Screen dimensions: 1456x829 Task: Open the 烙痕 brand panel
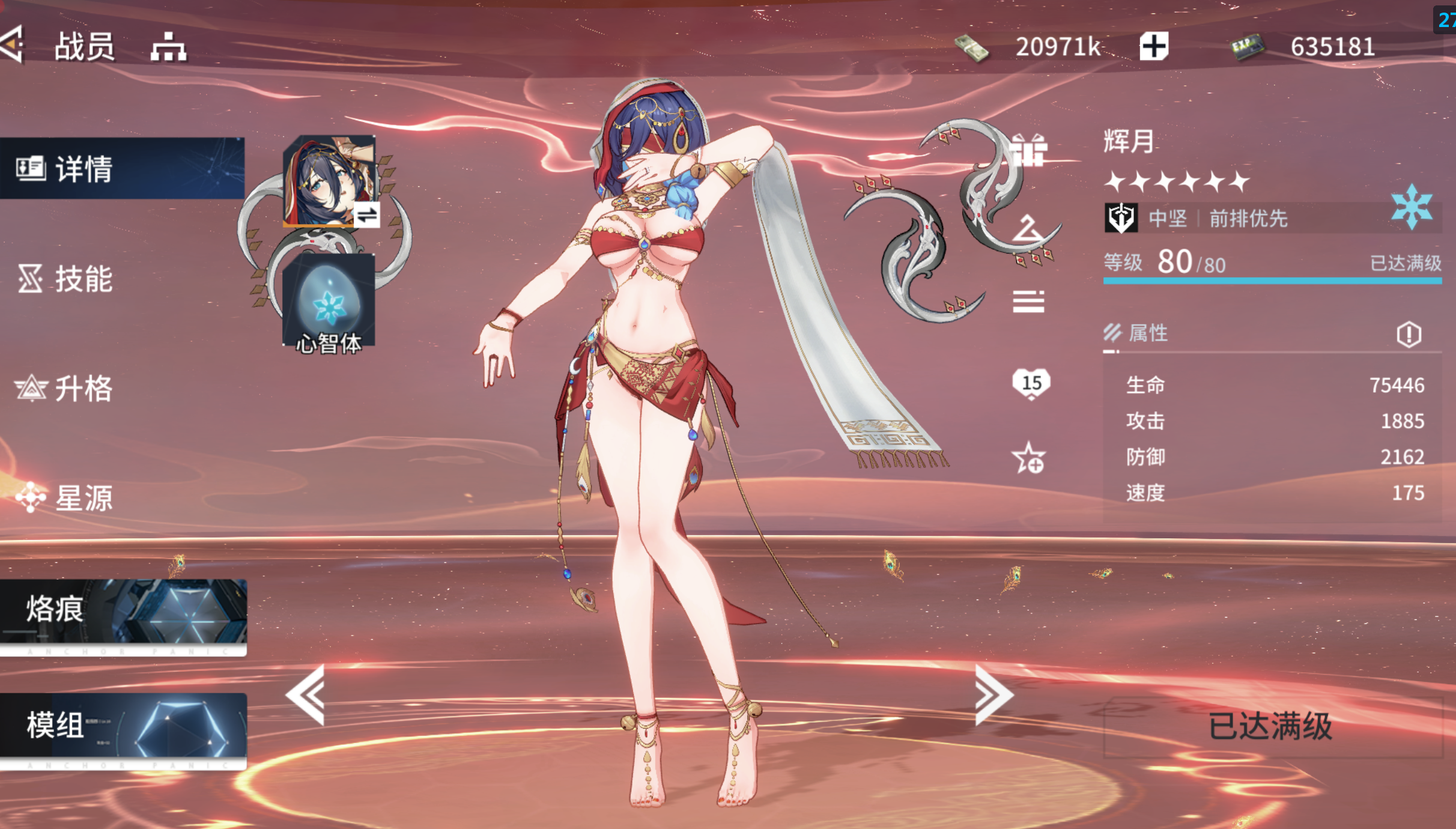coord(123,614)
